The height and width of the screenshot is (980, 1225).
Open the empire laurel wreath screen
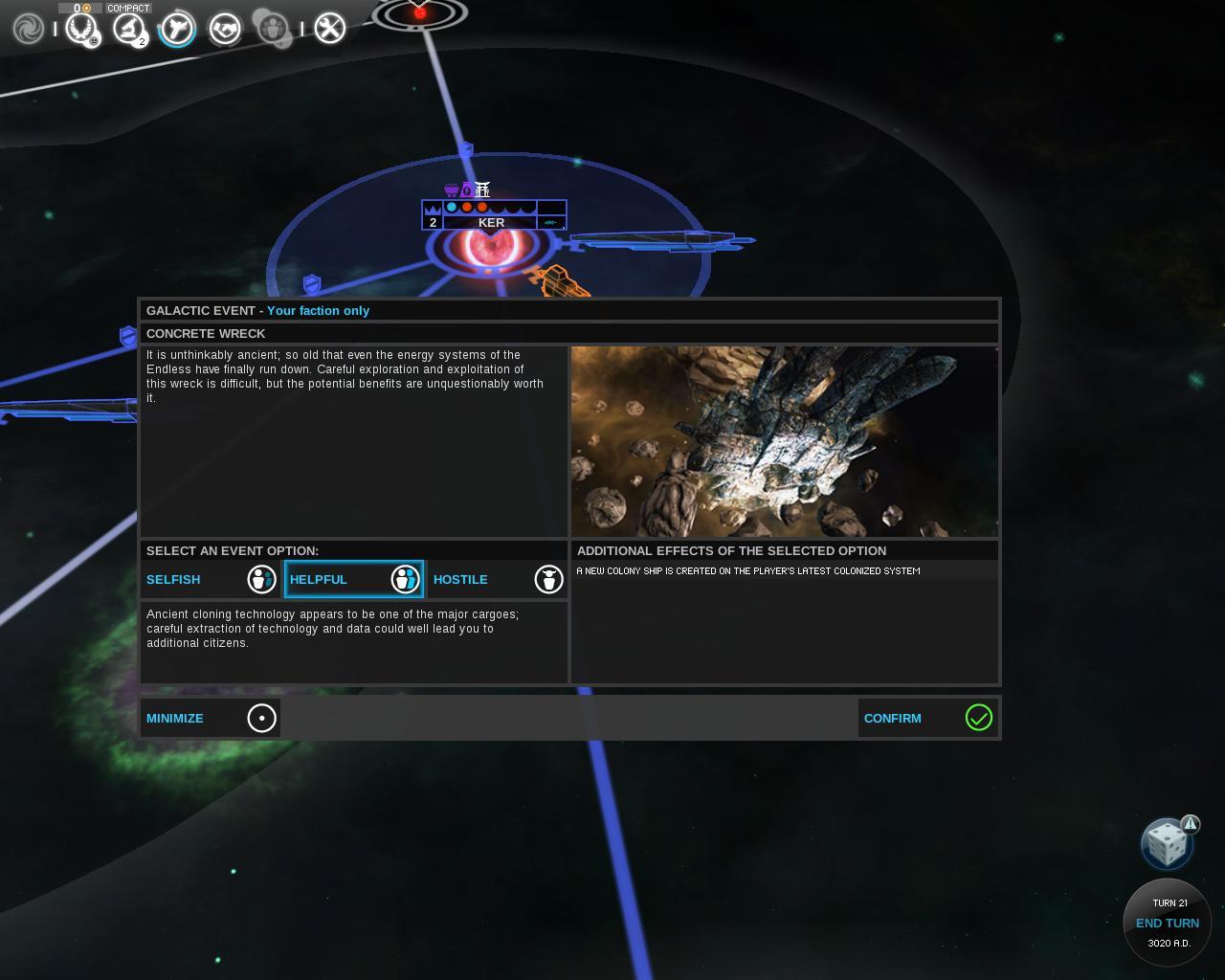[81, 29]
